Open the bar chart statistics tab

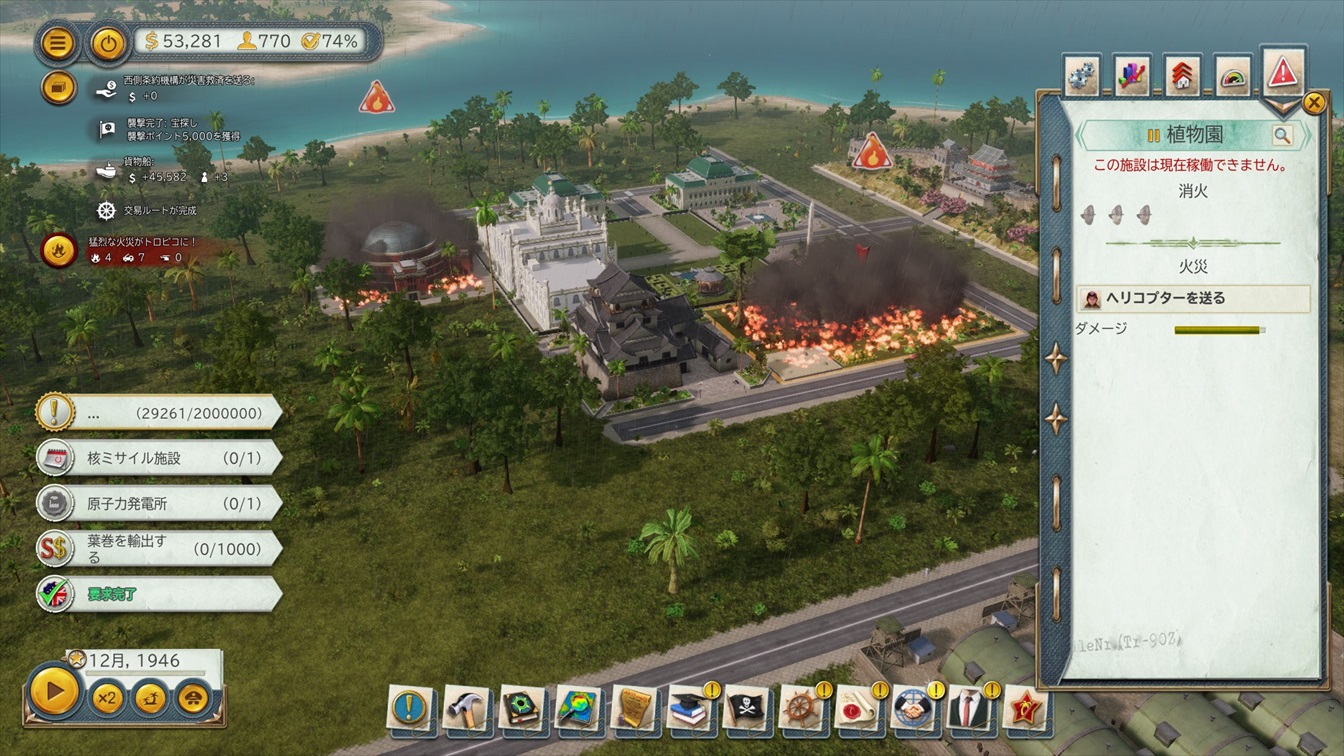(1132, 76)
